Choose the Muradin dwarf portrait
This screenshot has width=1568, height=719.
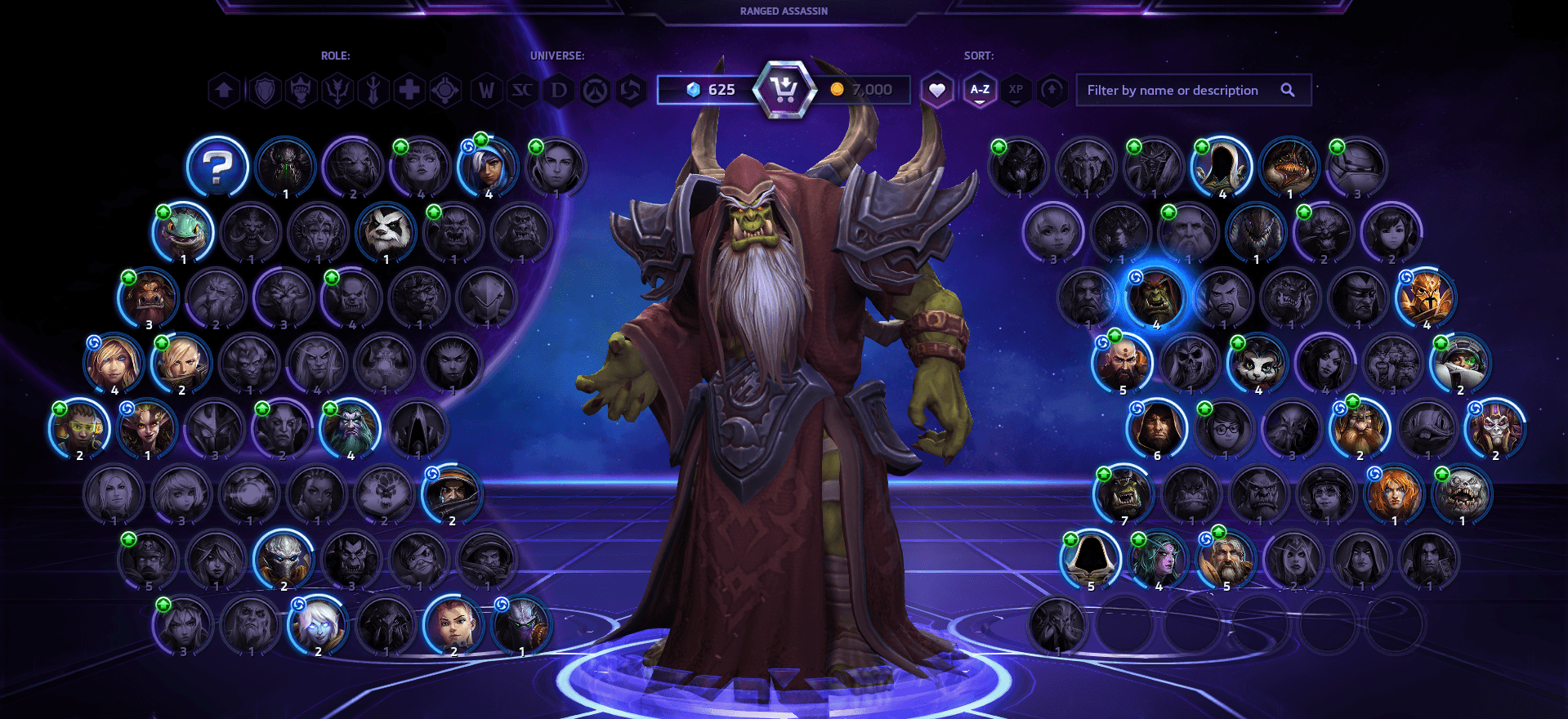[1359, 428]
